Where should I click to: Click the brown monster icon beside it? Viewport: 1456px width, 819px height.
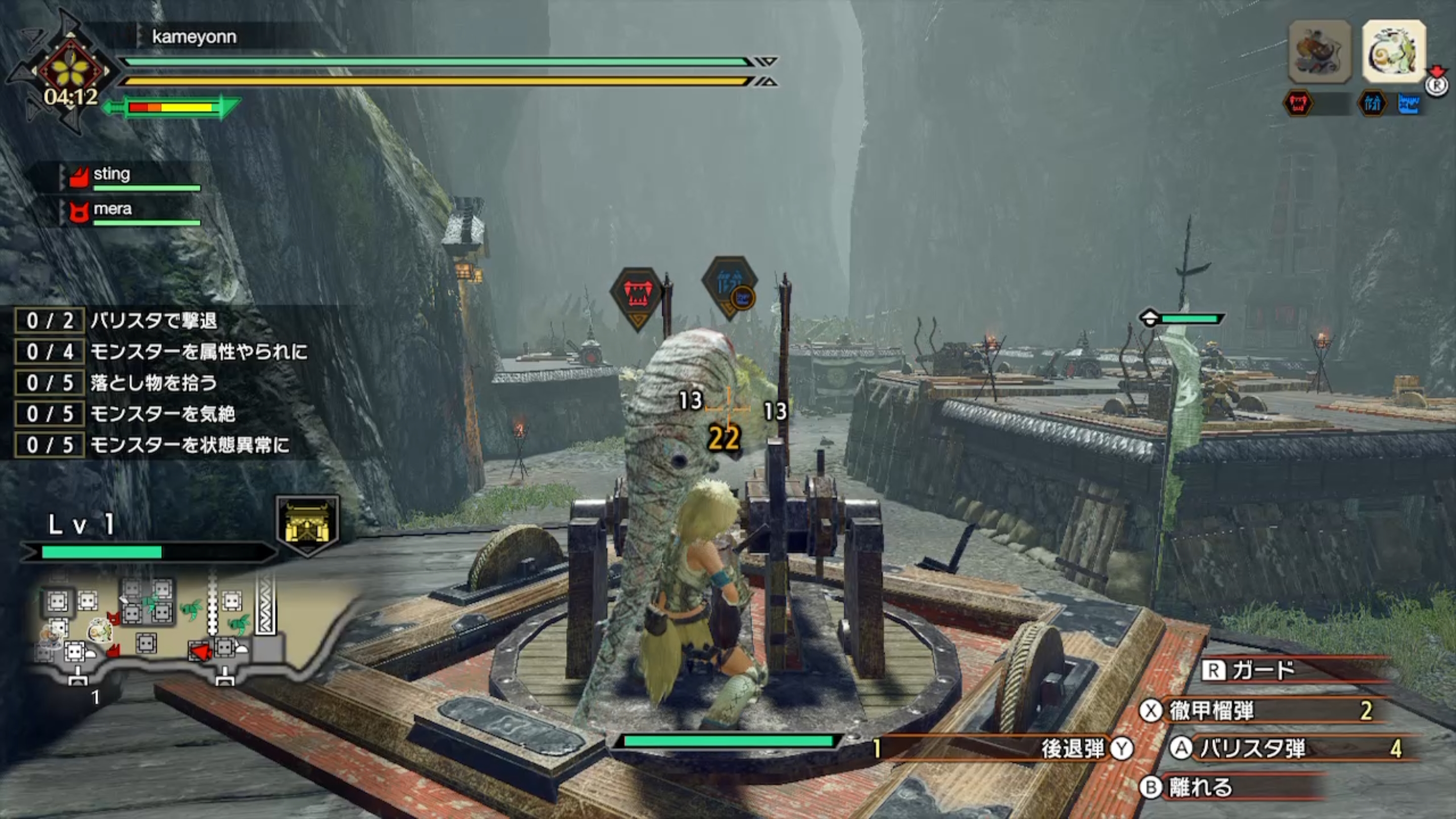[x=1320, y=52]
